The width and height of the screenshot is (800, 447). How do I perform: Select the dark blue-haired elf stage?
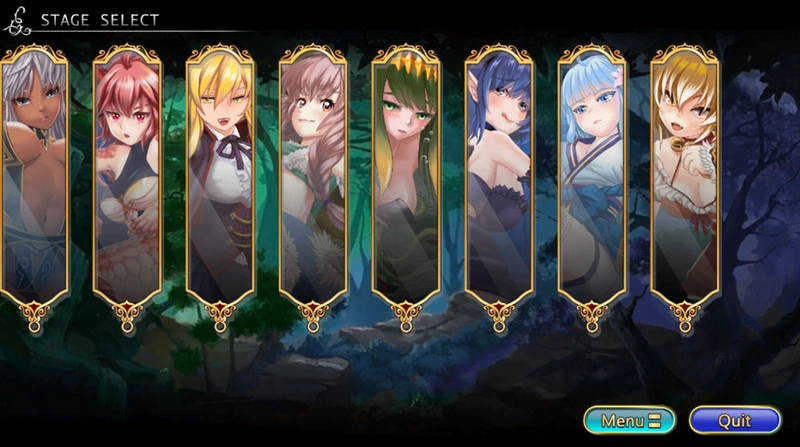(x=499, y=175)
